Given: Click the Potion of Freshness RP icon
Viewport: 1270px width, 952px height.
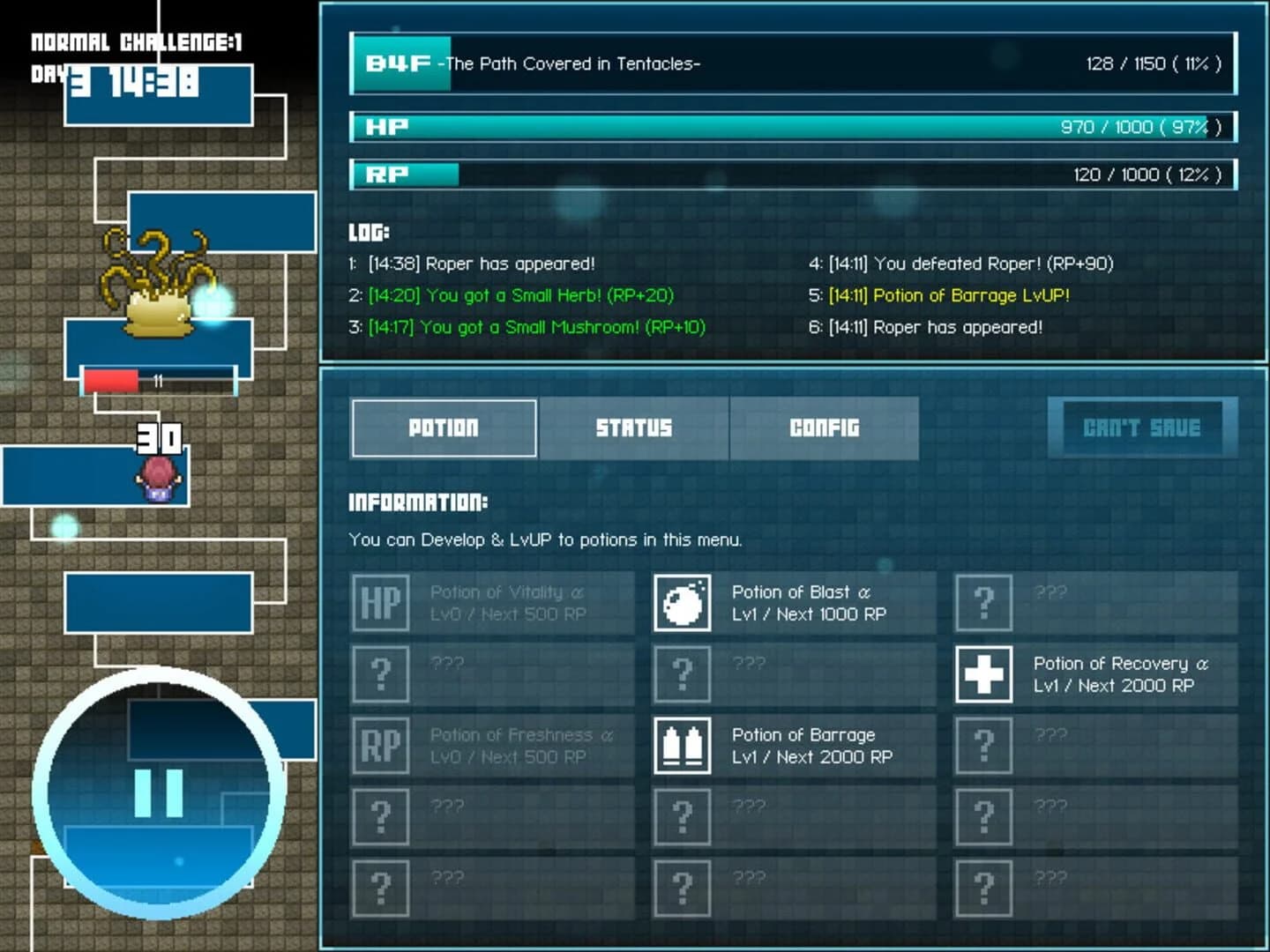Looking at the screenshot, I should click(x=380, y=745).
